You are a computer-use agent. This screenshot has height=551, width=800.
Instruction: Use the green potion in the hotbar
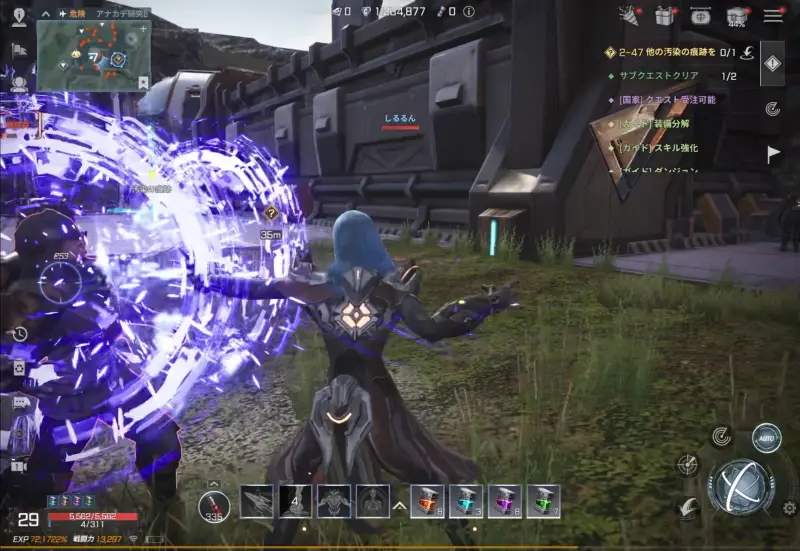(x=543, y=501)
